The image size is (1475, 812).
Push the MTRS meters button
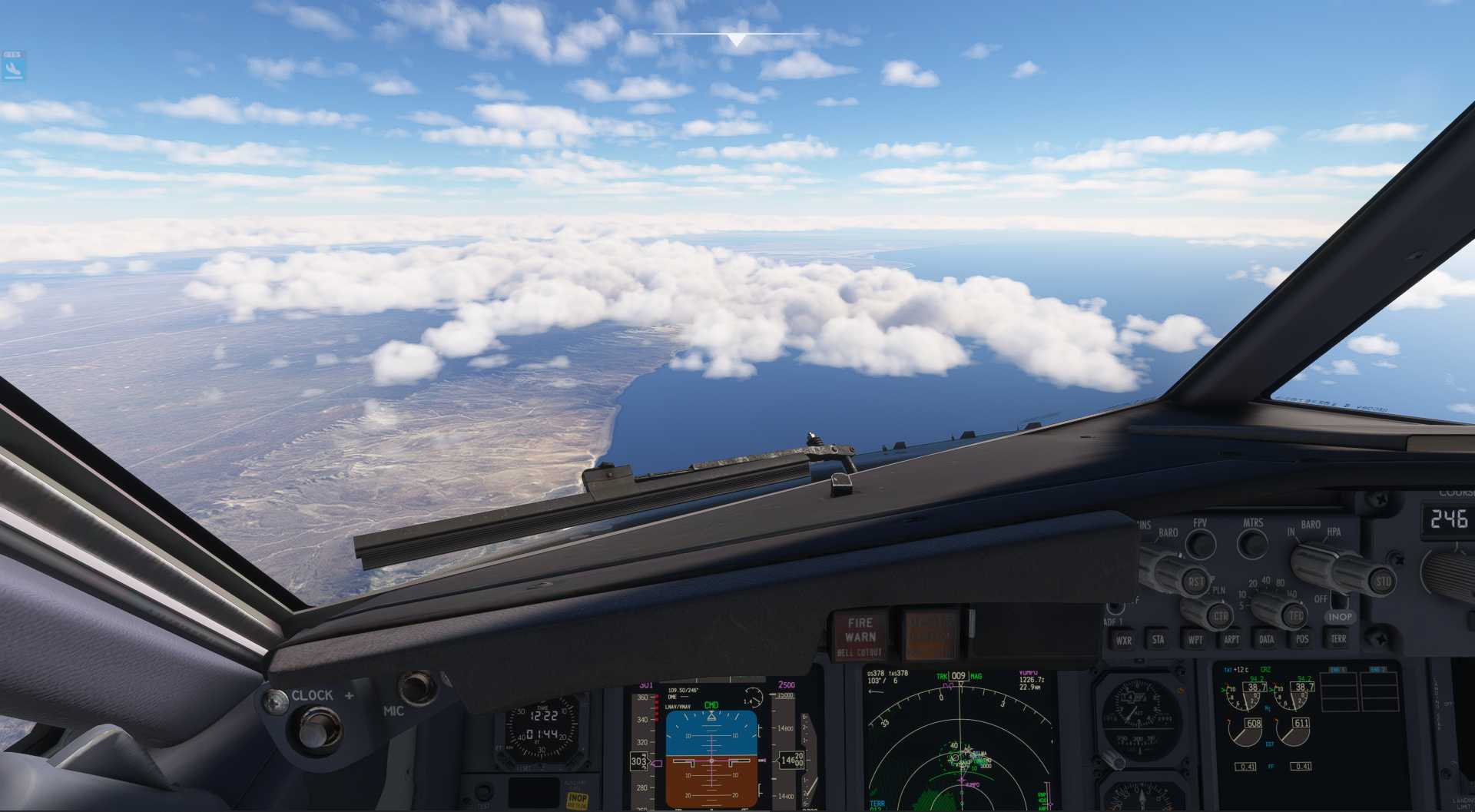(1253, 544)
